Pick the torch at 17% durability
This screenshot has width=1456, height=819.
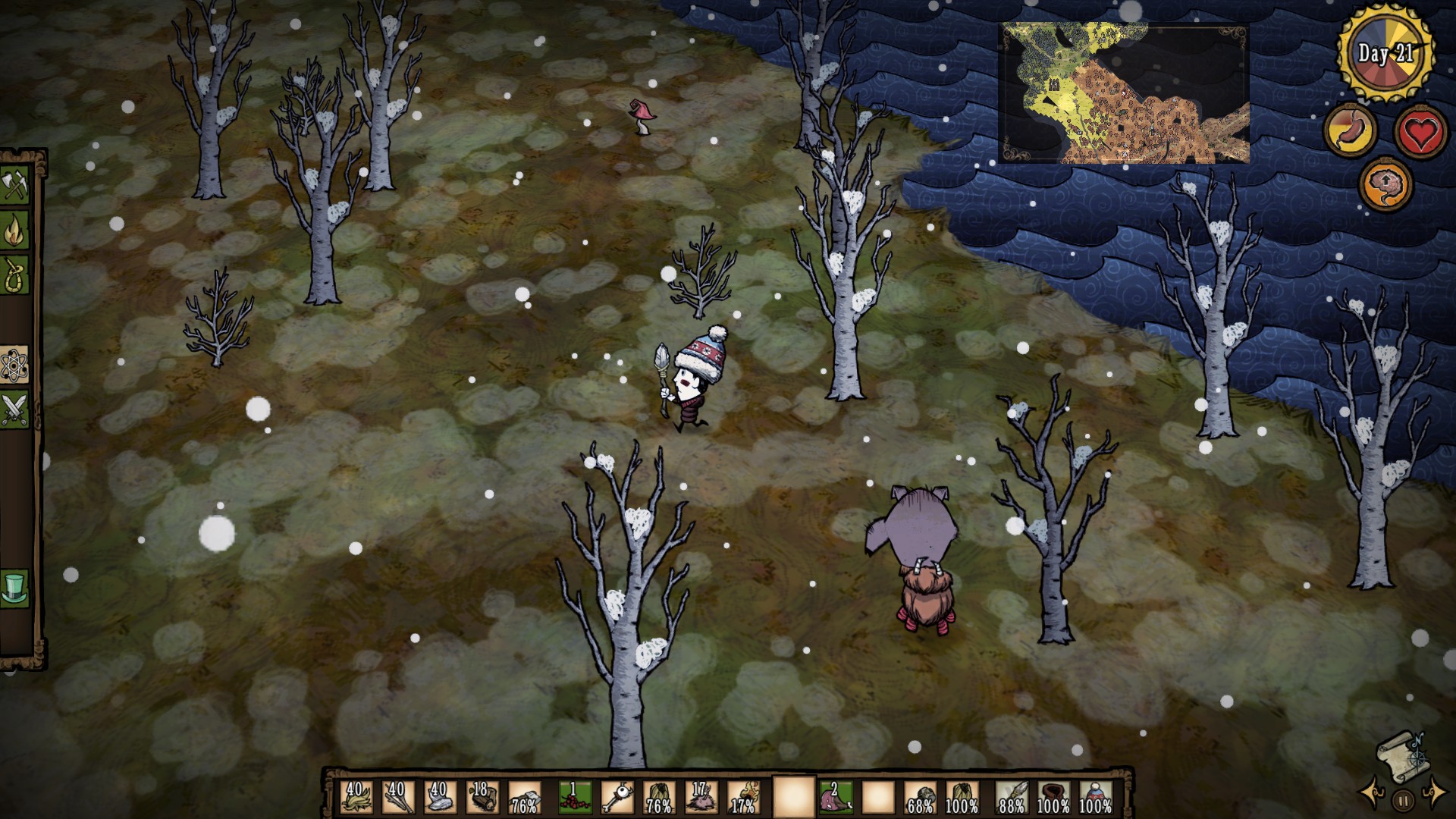pyautogui.click(x=743, y=798)
